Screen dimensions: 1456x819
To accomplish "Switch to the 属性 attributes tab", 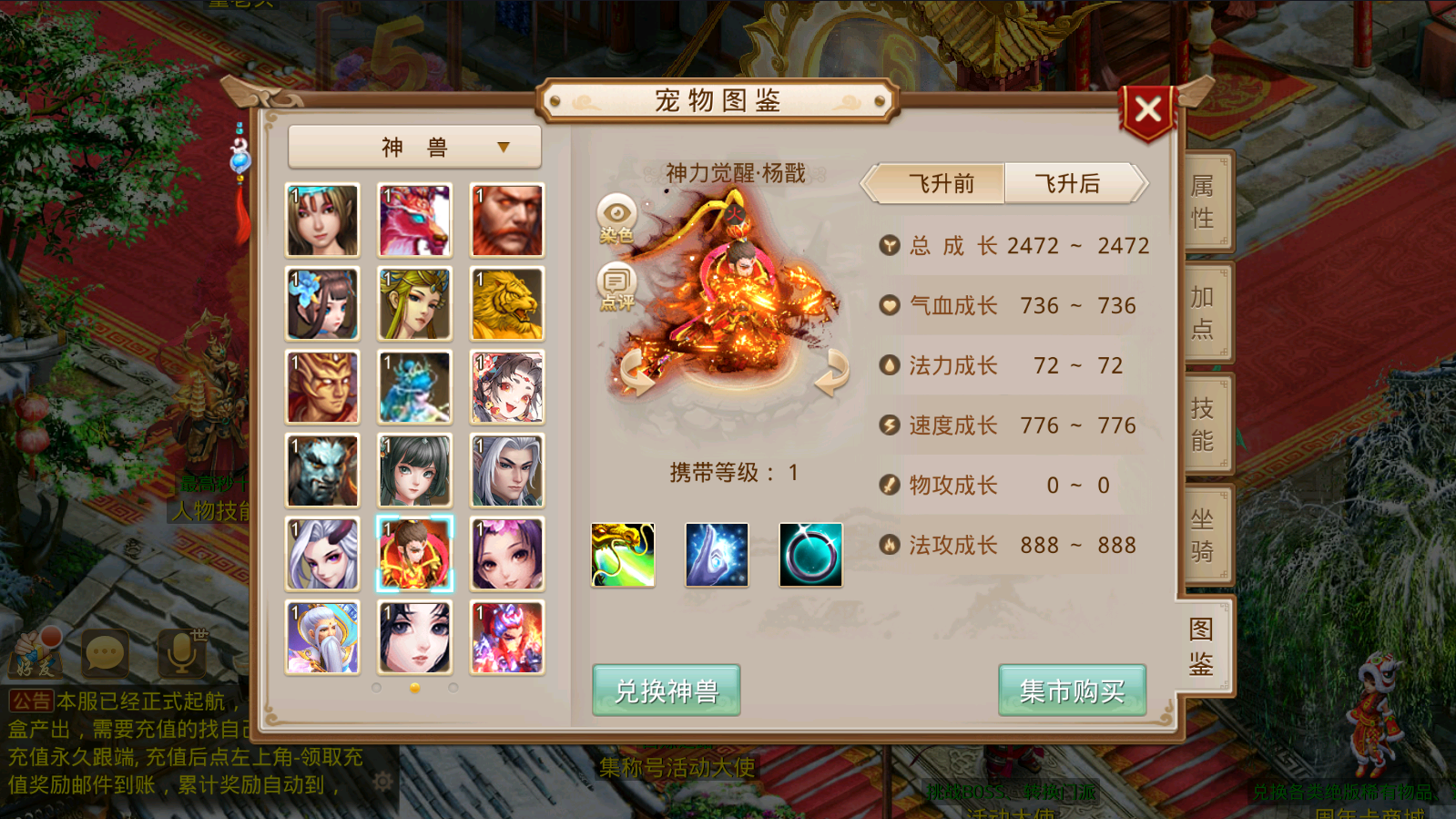I will 1203,200.
